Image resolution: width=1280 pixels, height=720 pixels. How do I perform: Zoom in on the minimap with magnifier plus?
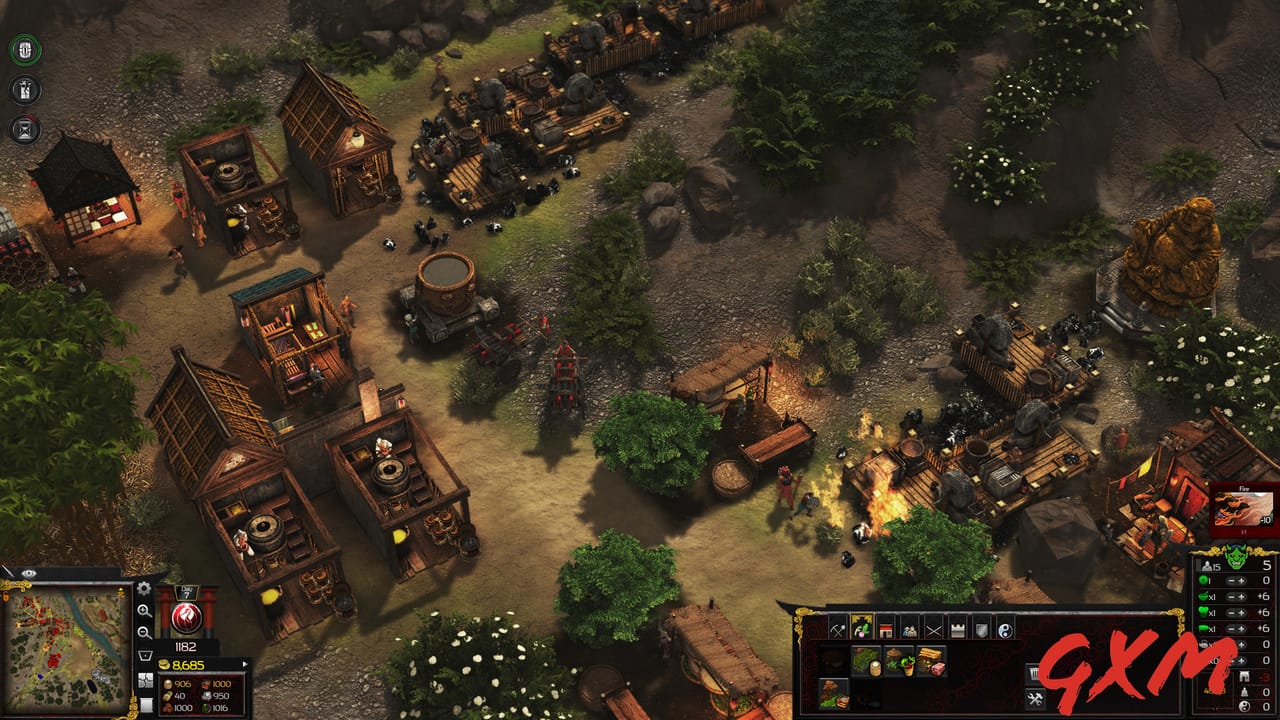(145, 612)
